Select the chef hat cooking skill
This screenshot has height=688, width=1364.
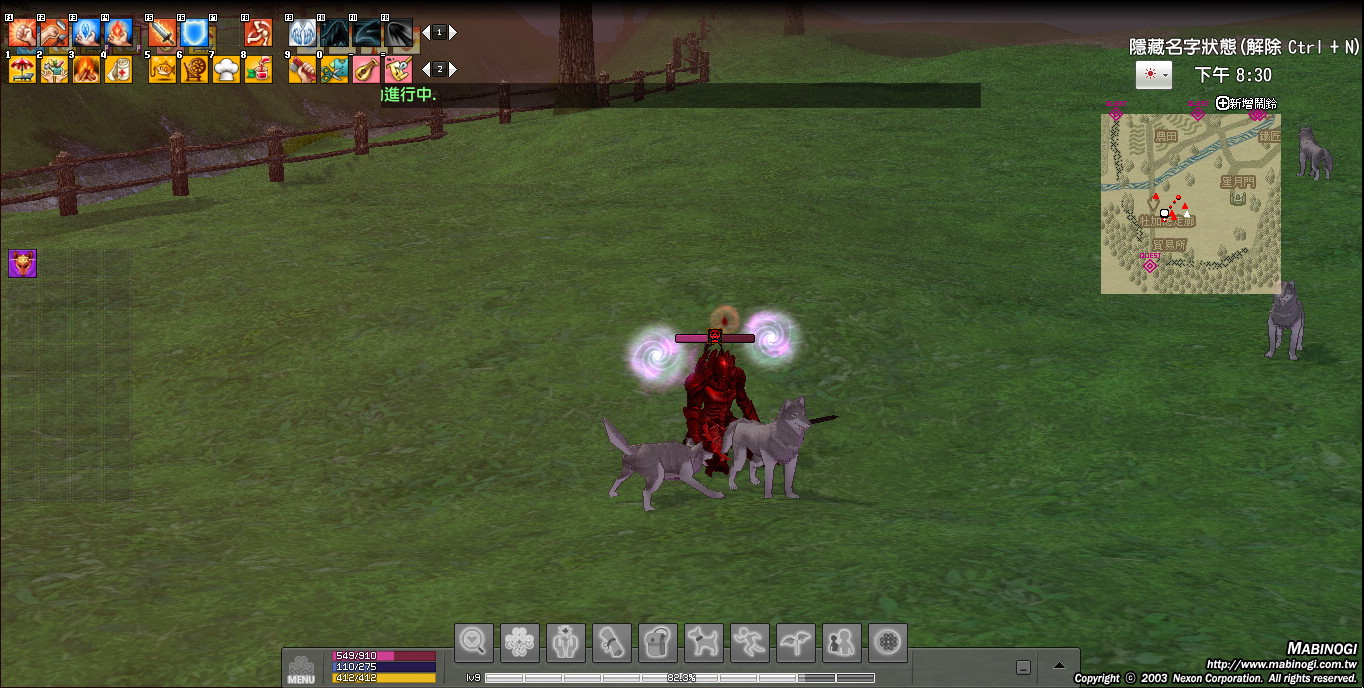pos(226,70)
